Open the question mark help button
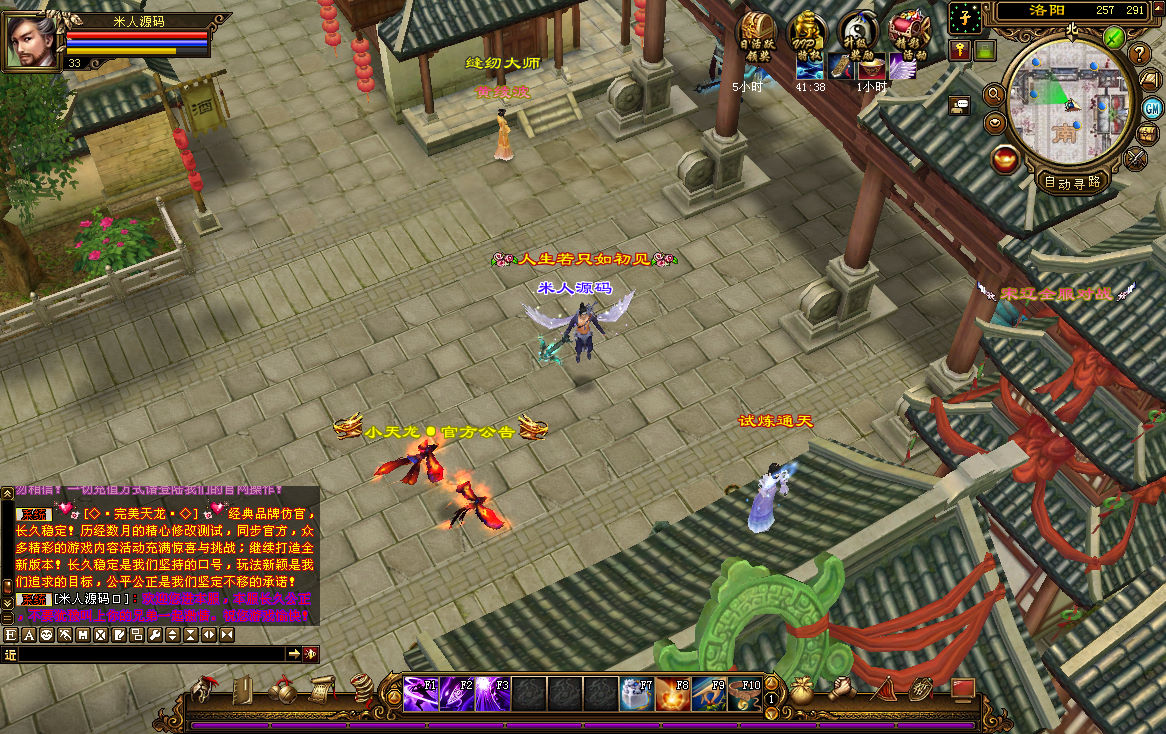The image size is (1166, 734). (x=1139, y=53)
